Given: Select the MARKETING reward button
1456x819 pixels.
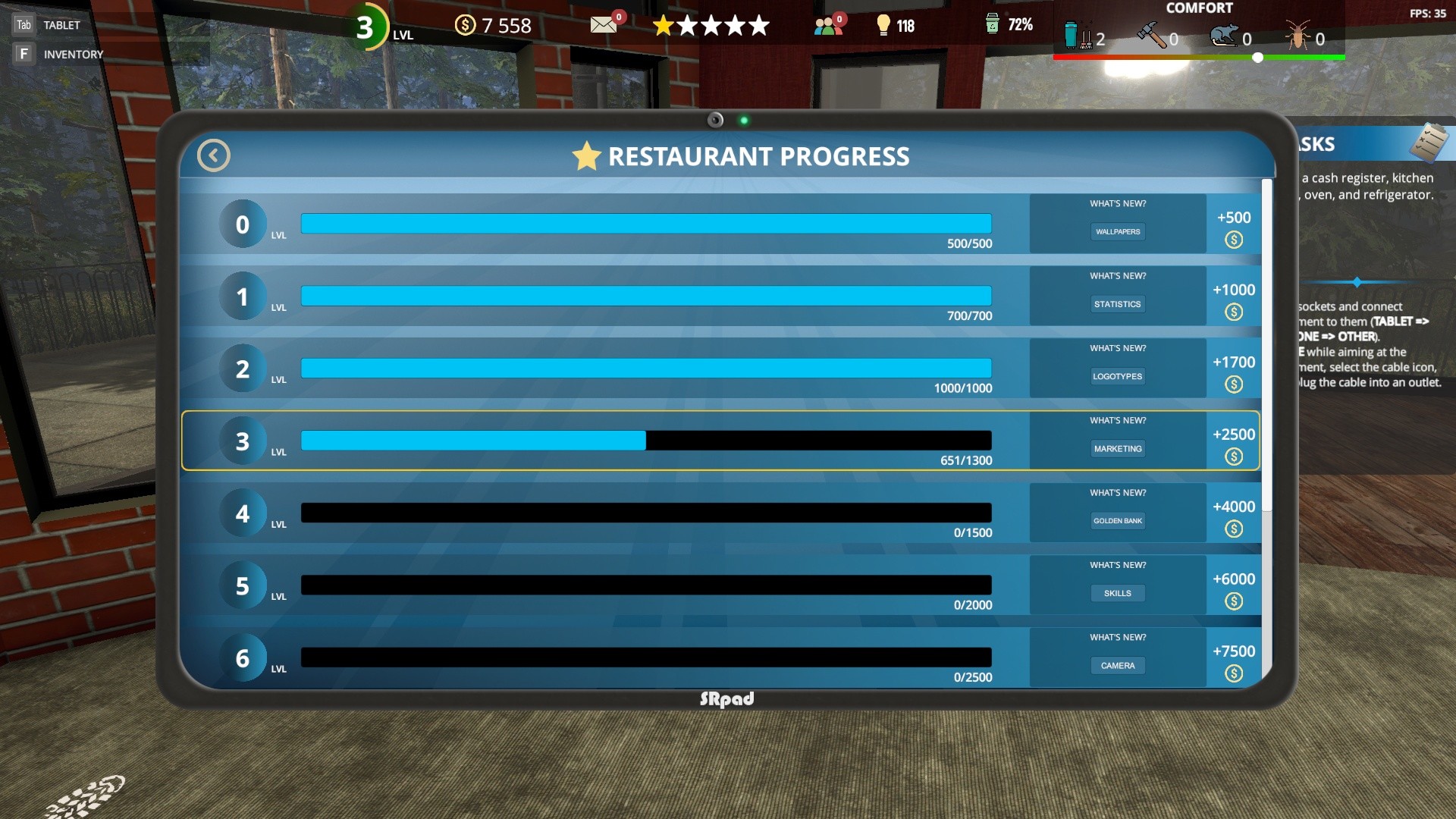Looking at the screenshot, I should [1117, 448].
